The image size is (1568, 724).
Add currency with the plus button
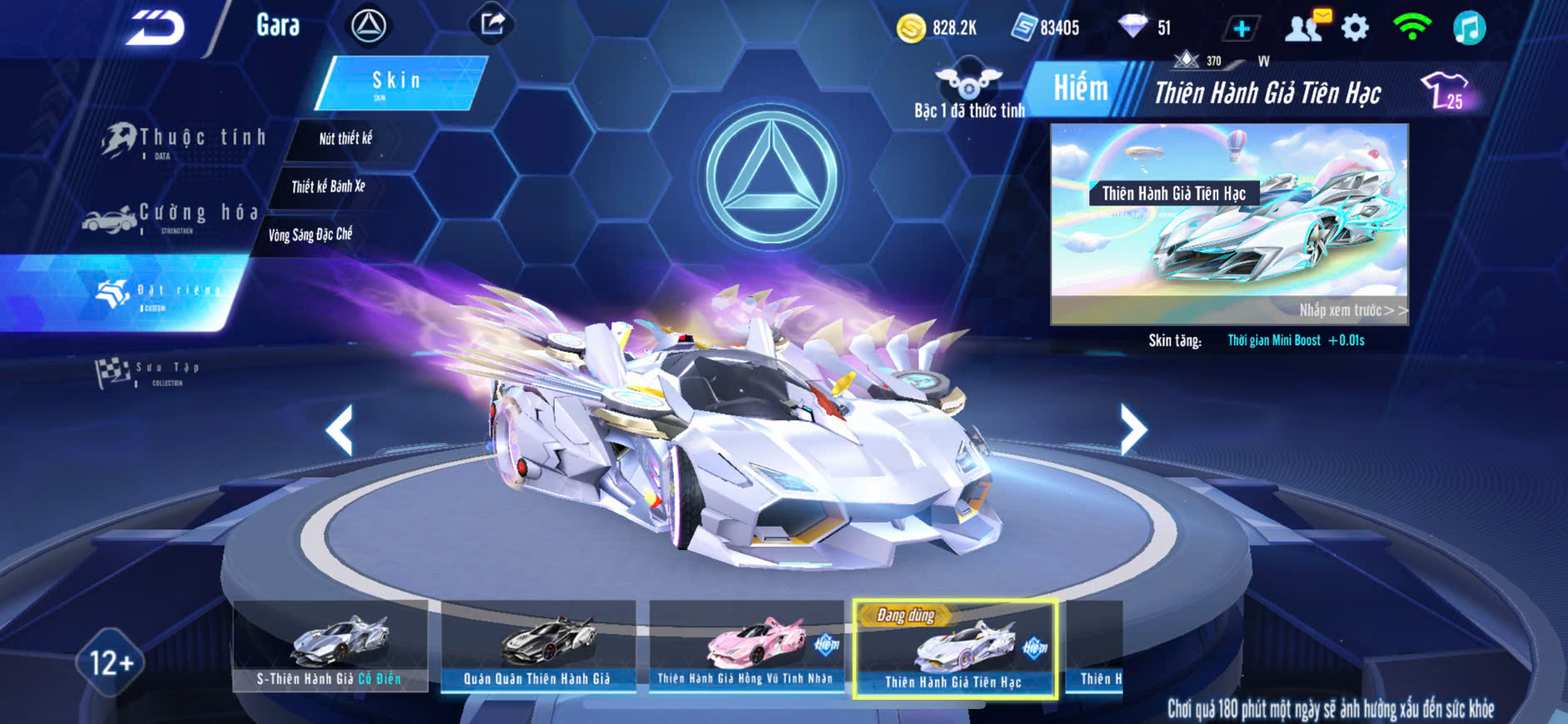[1241, 28]
